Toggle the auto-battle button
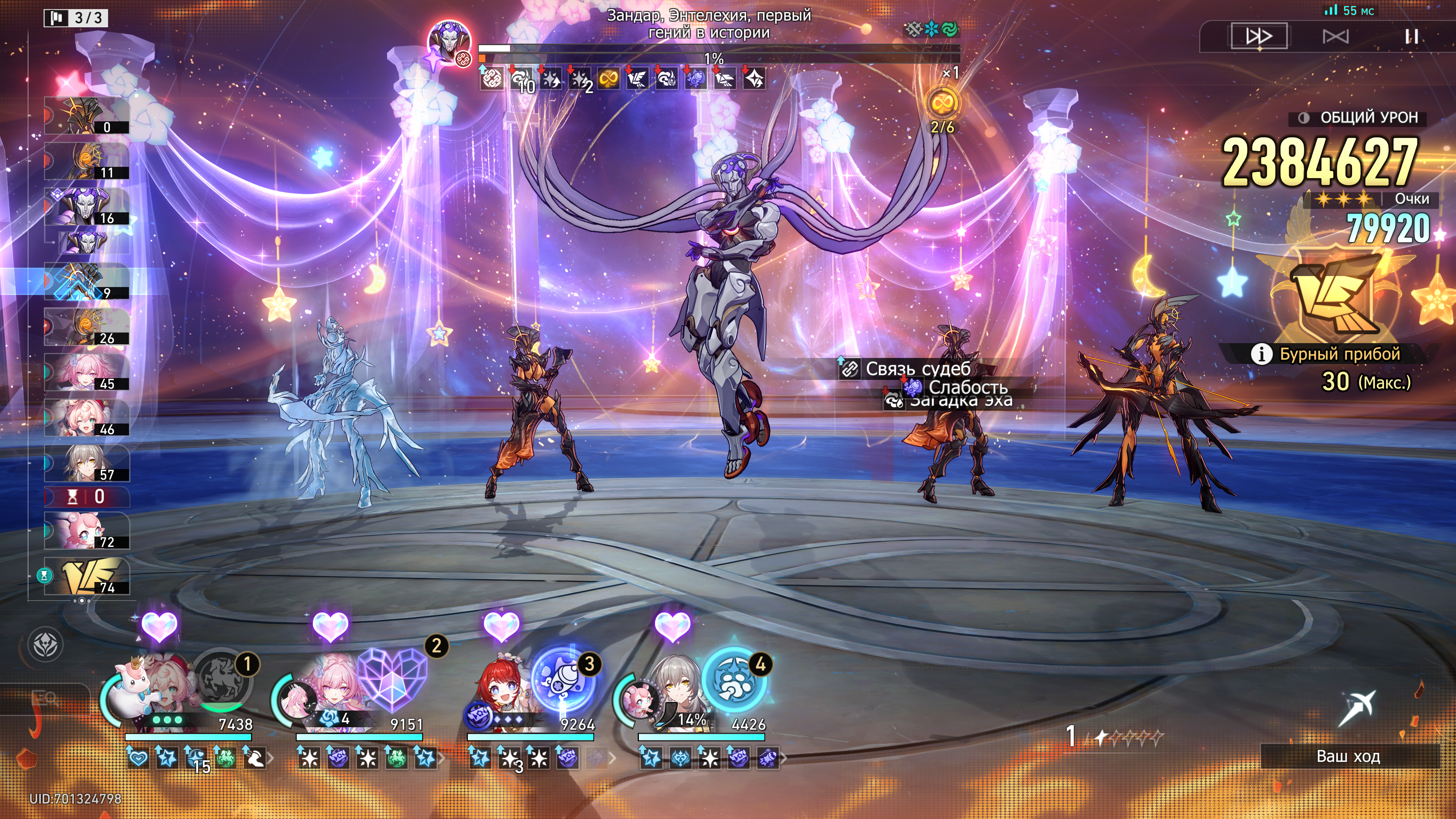This screenshot has height=819, width=1456. click(1335, 36)
